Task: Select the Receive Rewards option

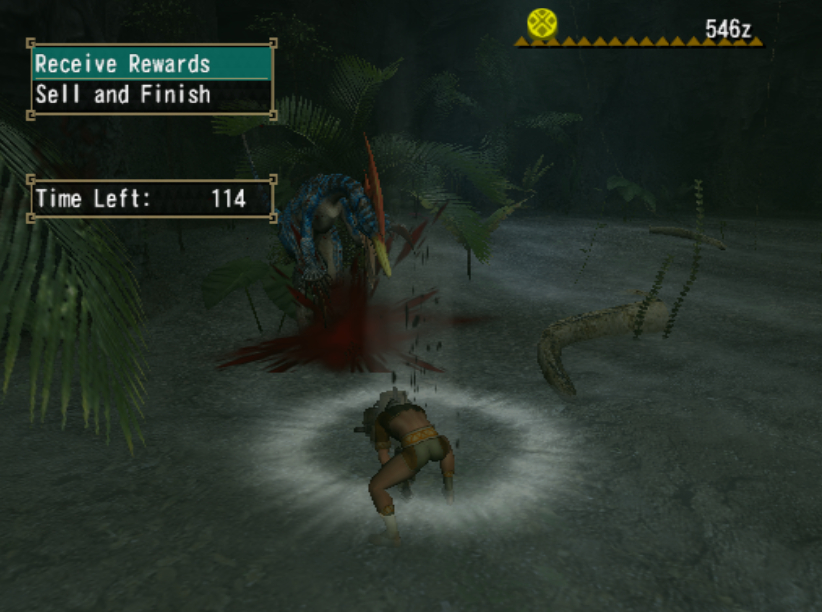Action: tap(150, 64)
